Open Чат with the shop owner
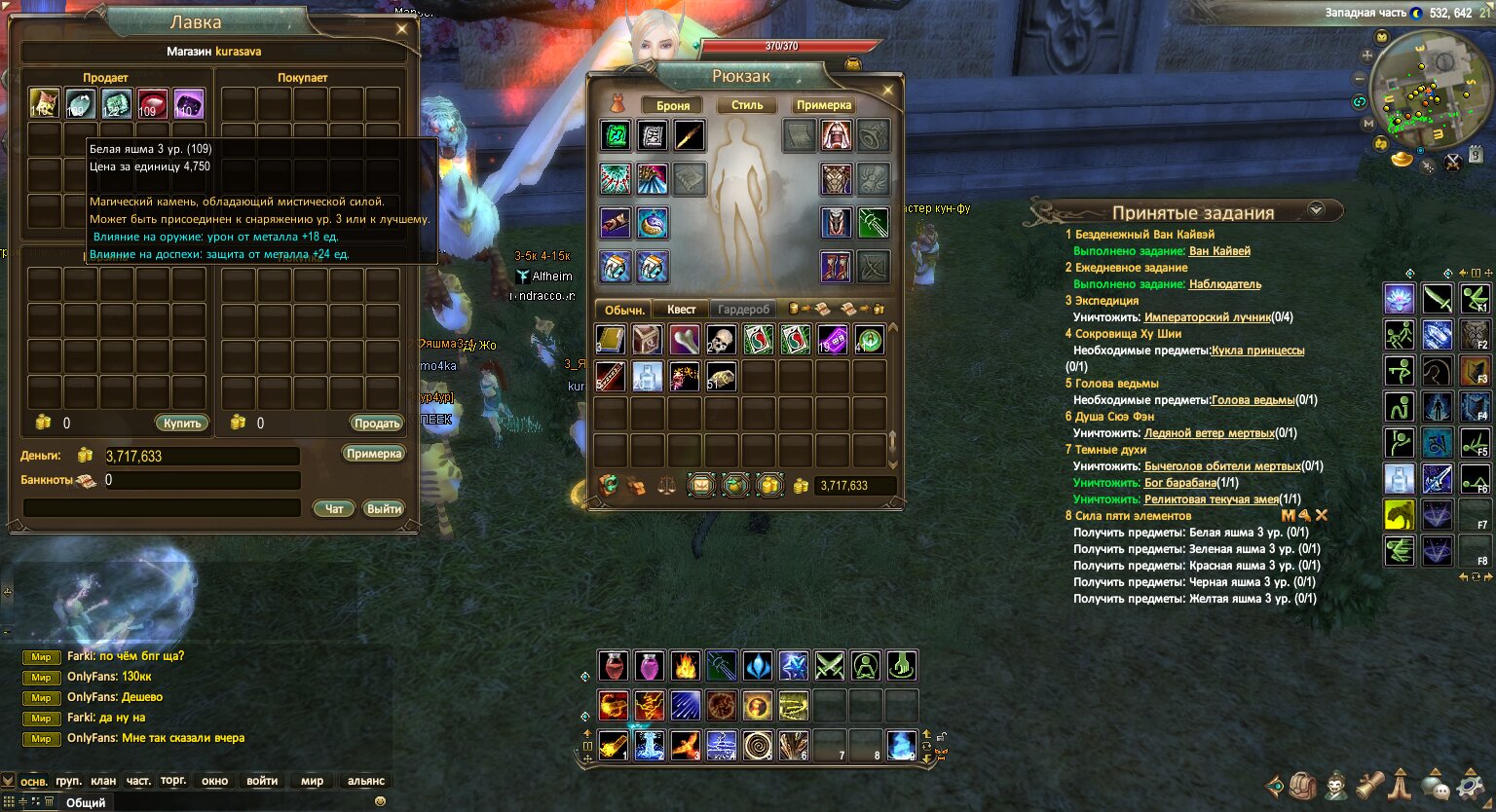Screen dimensions: 1496x812 (334, 509)
